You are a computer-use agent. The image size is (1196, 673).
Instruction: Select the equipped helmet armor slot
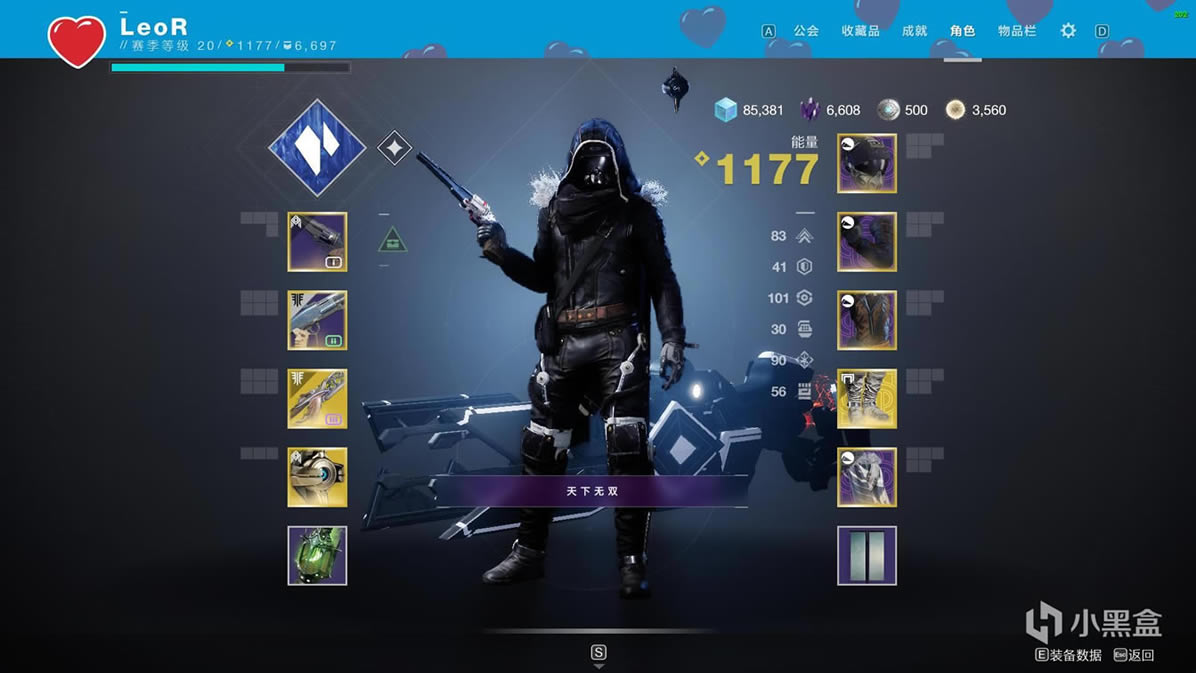pyautogui.click(x=866, y=163)
